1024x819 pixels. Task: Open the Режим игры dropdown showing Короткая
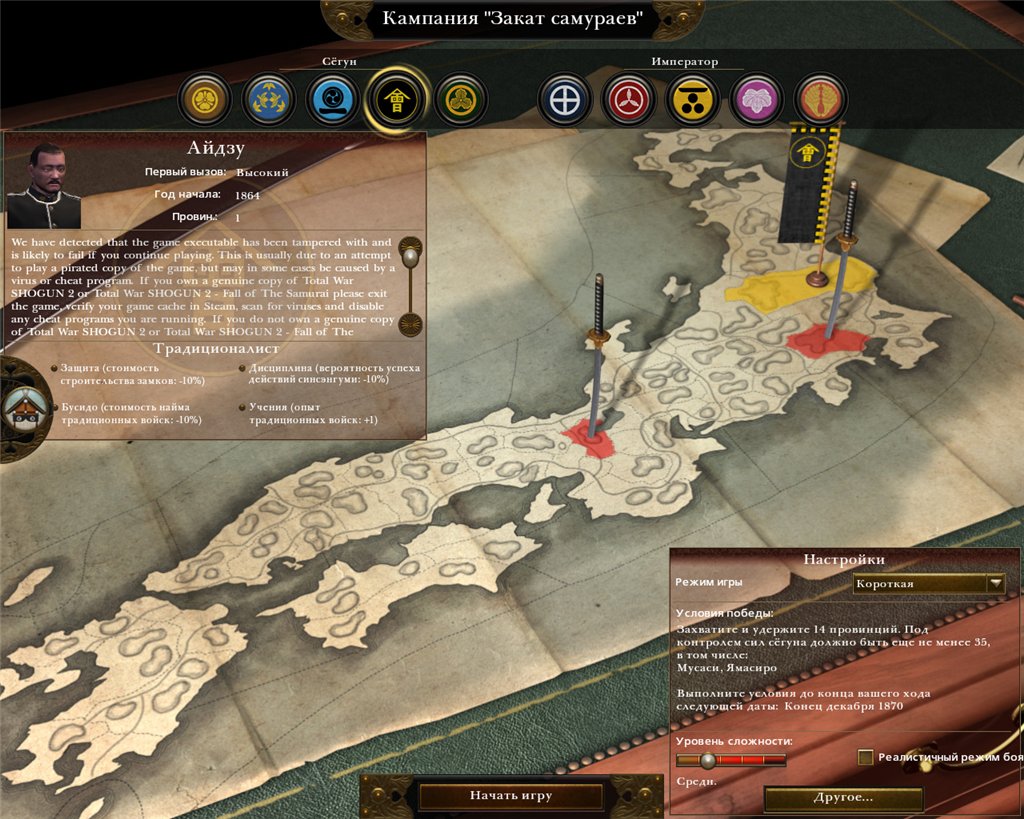tap(929, 584)
